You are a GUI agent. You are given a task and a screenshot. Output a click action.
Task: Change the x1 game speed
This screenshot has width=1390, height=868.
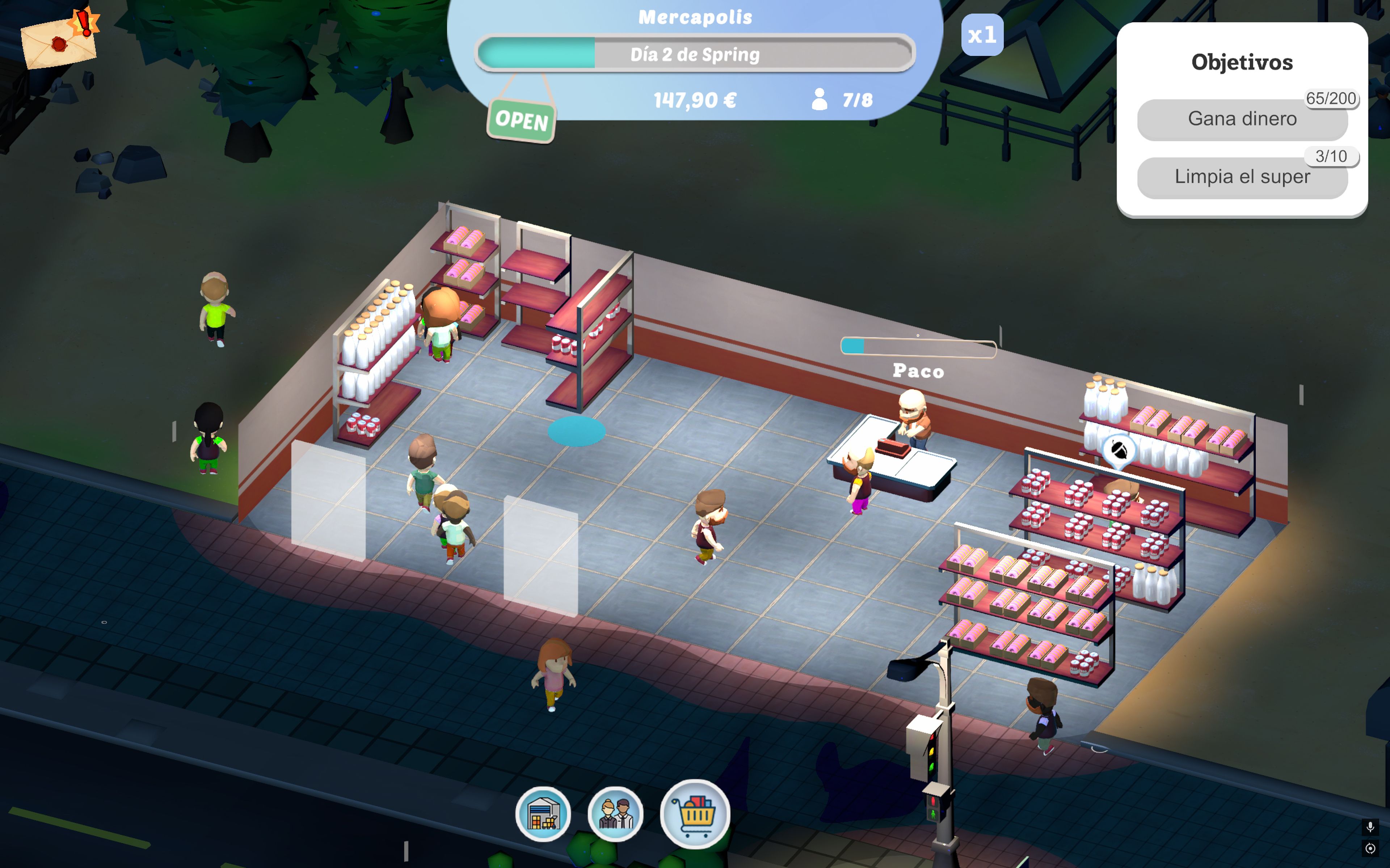[x=982, y=35]
